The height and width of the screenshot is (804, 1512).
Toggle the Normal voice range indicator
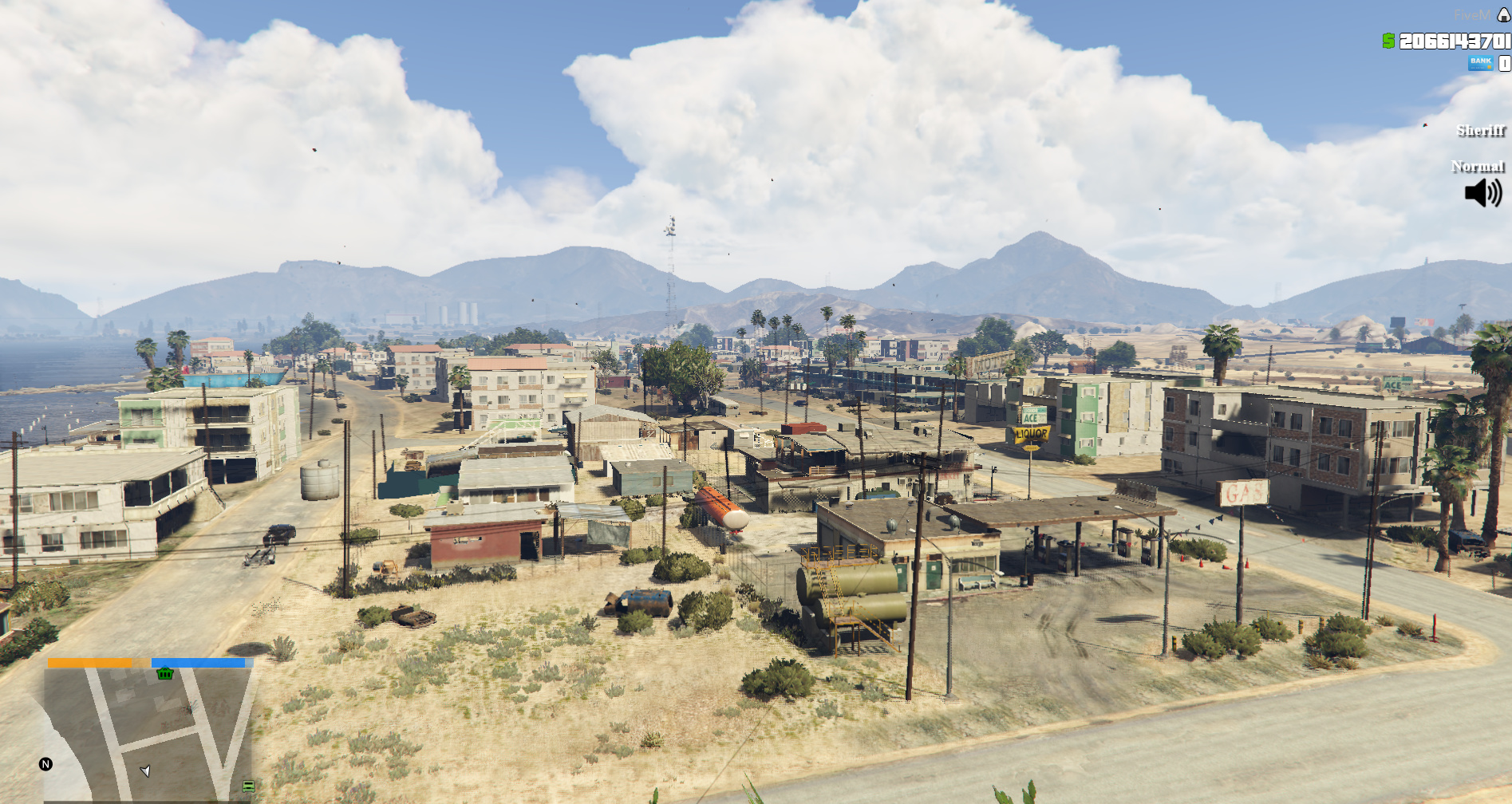1477,167
